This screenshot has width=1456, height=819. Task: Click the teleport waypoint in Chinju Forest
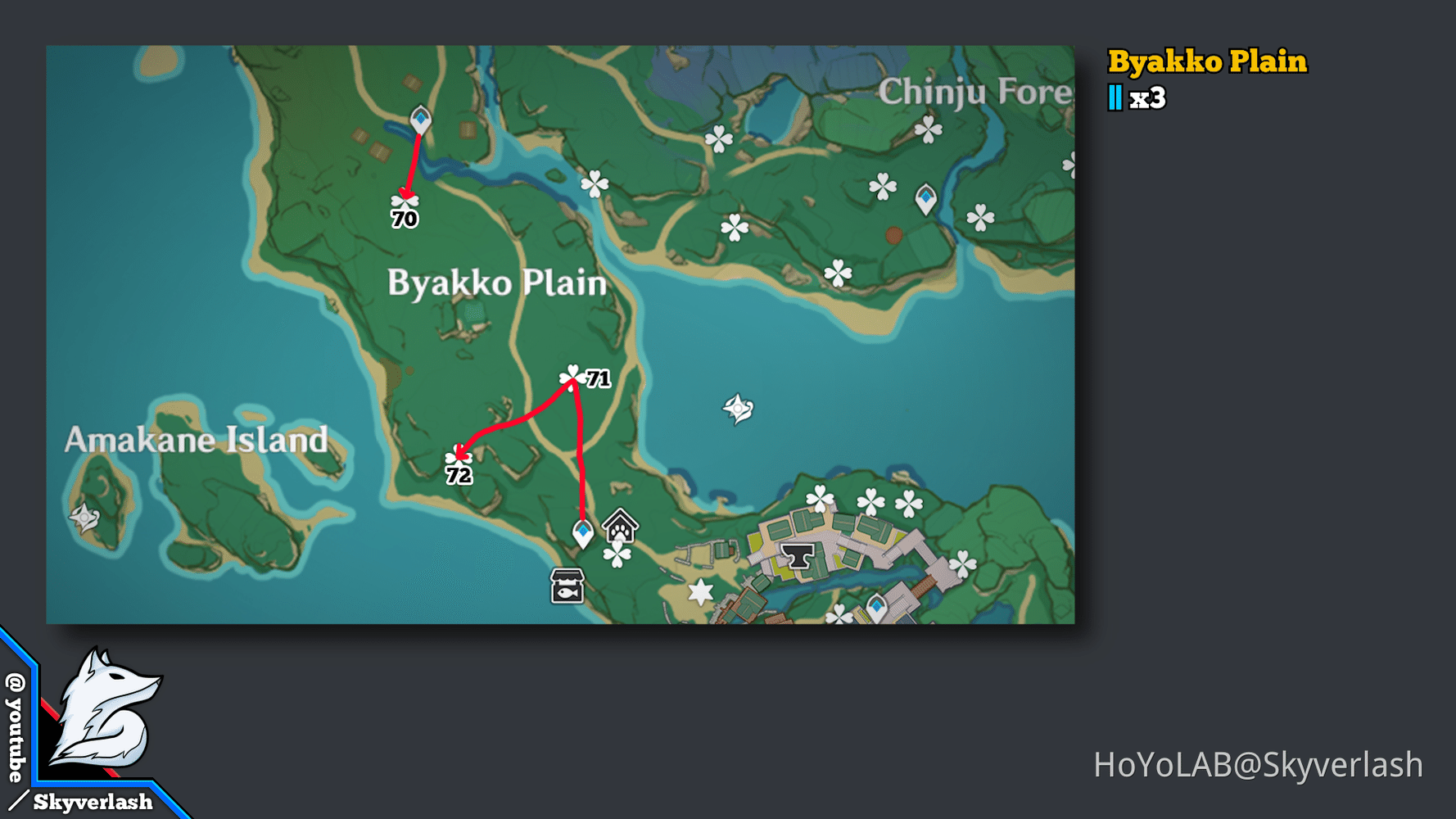[925, 198]
